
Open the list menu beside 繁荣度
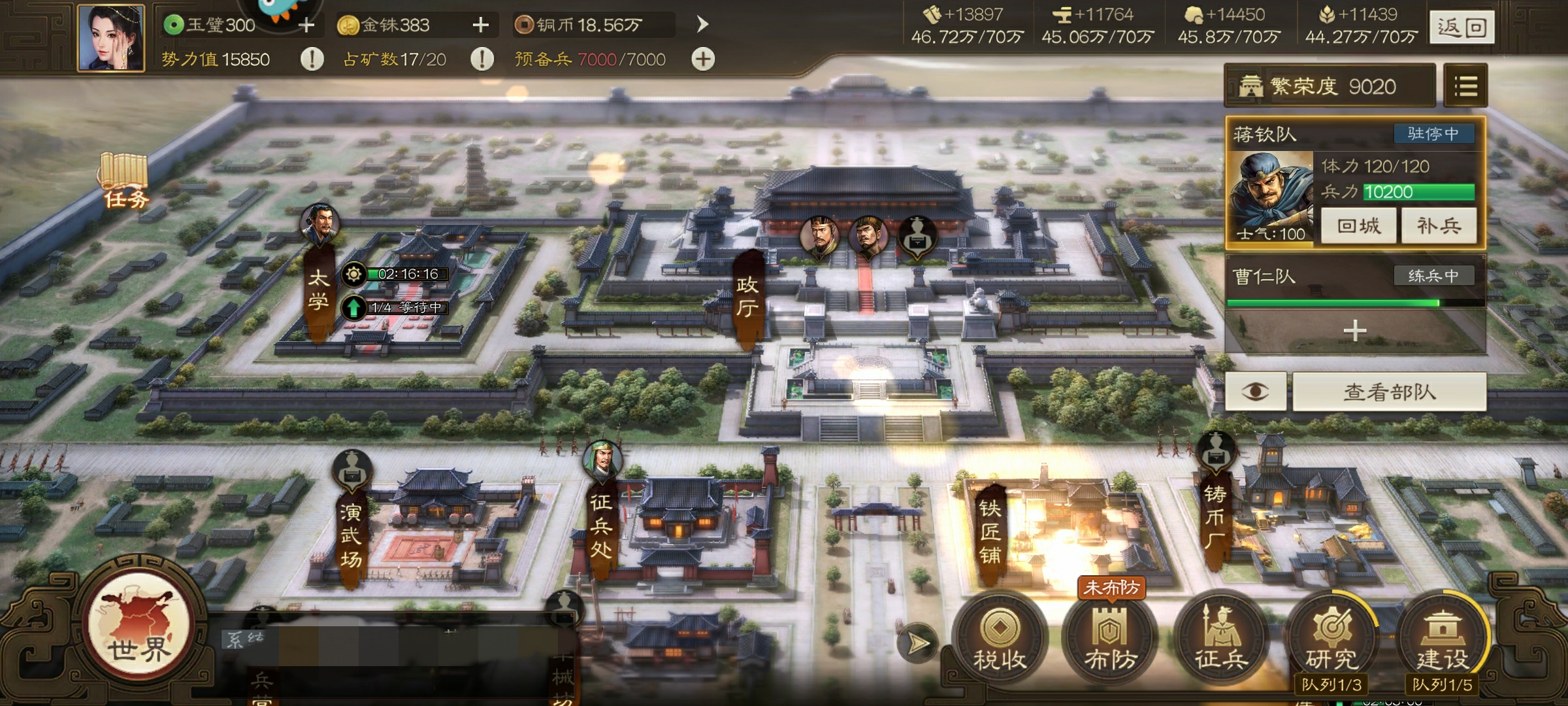[x=1465, y=86]
